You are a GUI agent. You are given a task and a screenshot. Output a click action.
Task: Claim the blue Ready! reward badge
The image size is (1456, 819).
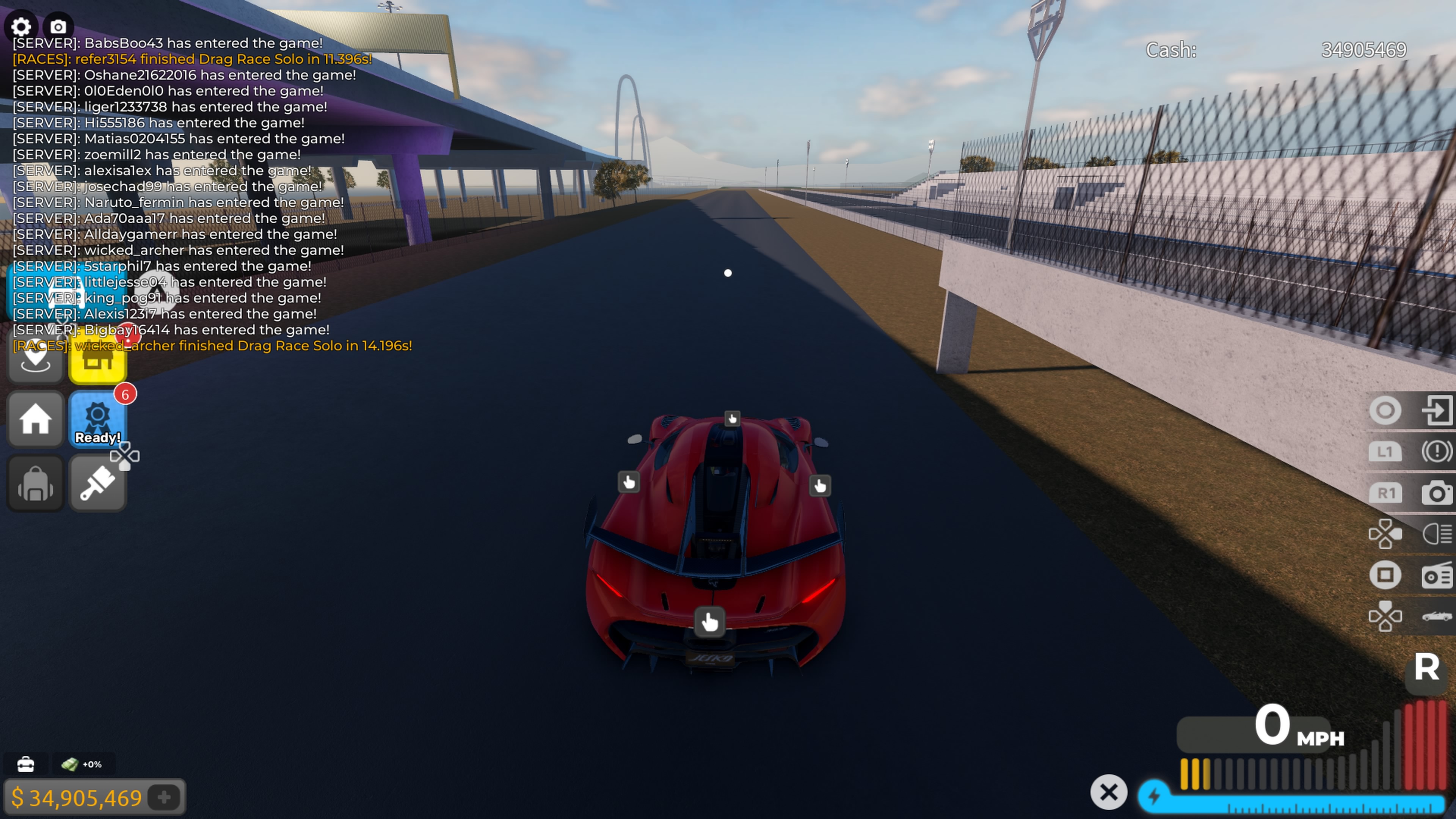[97, 419]
